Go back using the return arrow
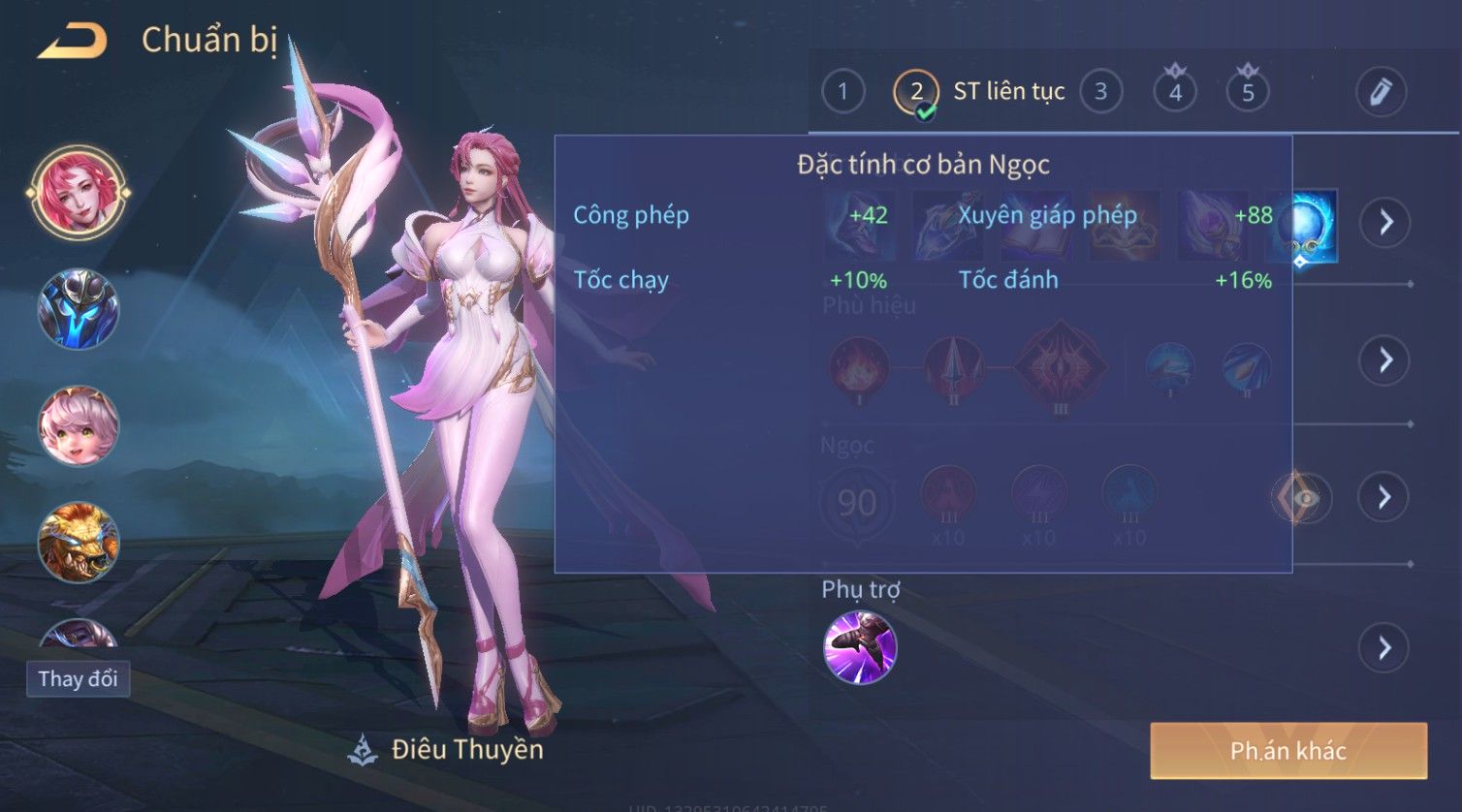 [72, 41]
